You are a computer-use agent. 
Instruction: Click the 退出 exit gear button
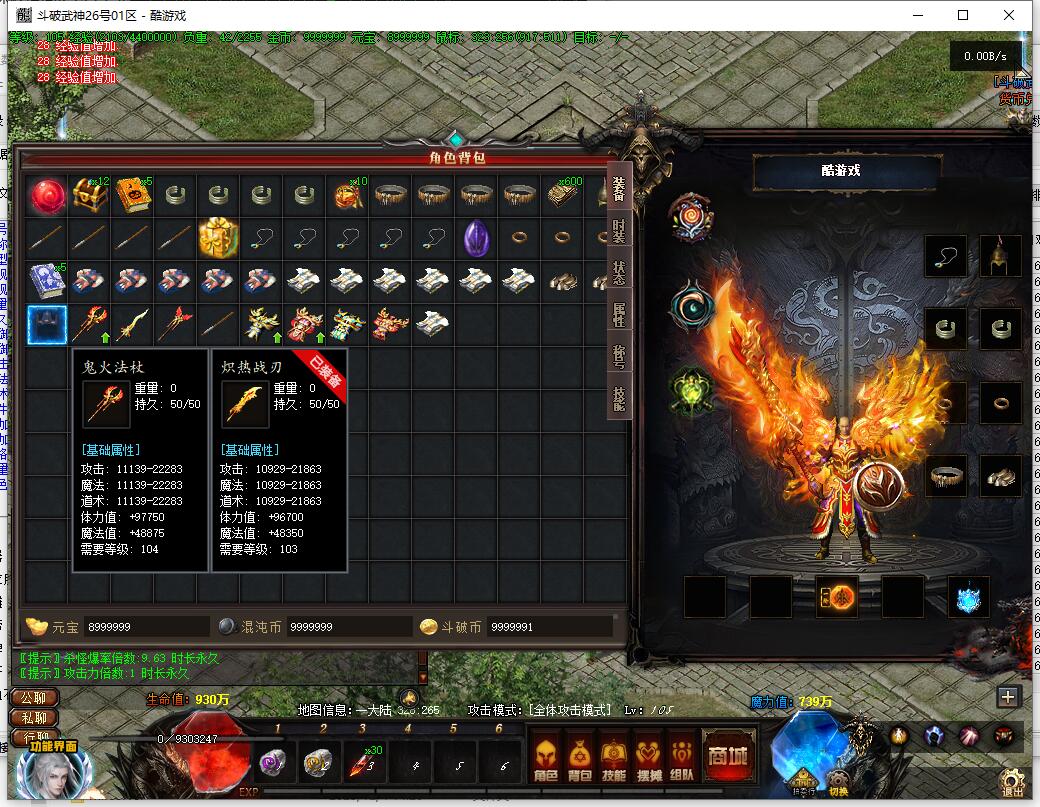click(1012, 780)
